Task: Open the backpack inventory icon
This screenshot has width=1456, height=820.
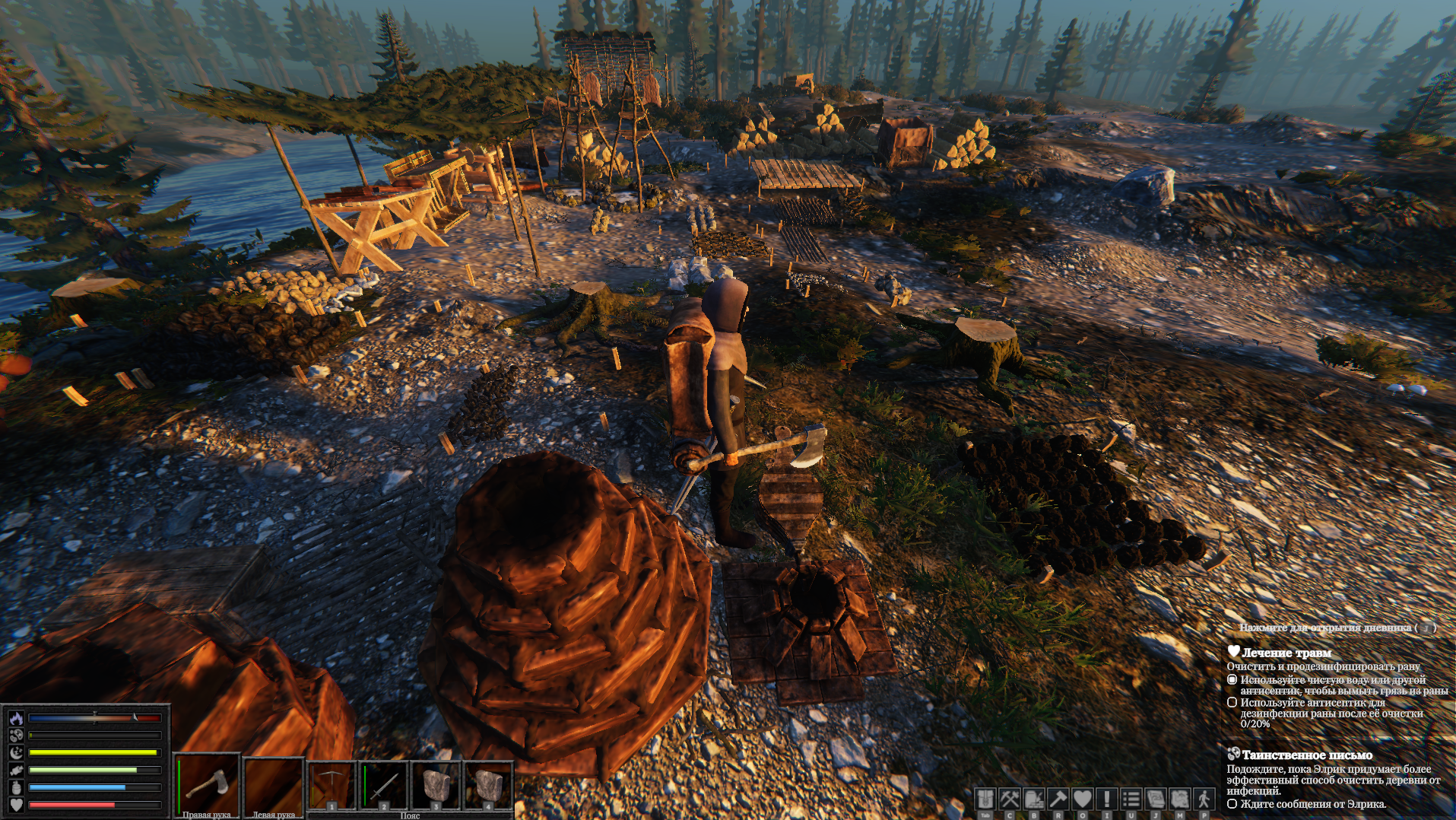Action: (x=985, y=799)
